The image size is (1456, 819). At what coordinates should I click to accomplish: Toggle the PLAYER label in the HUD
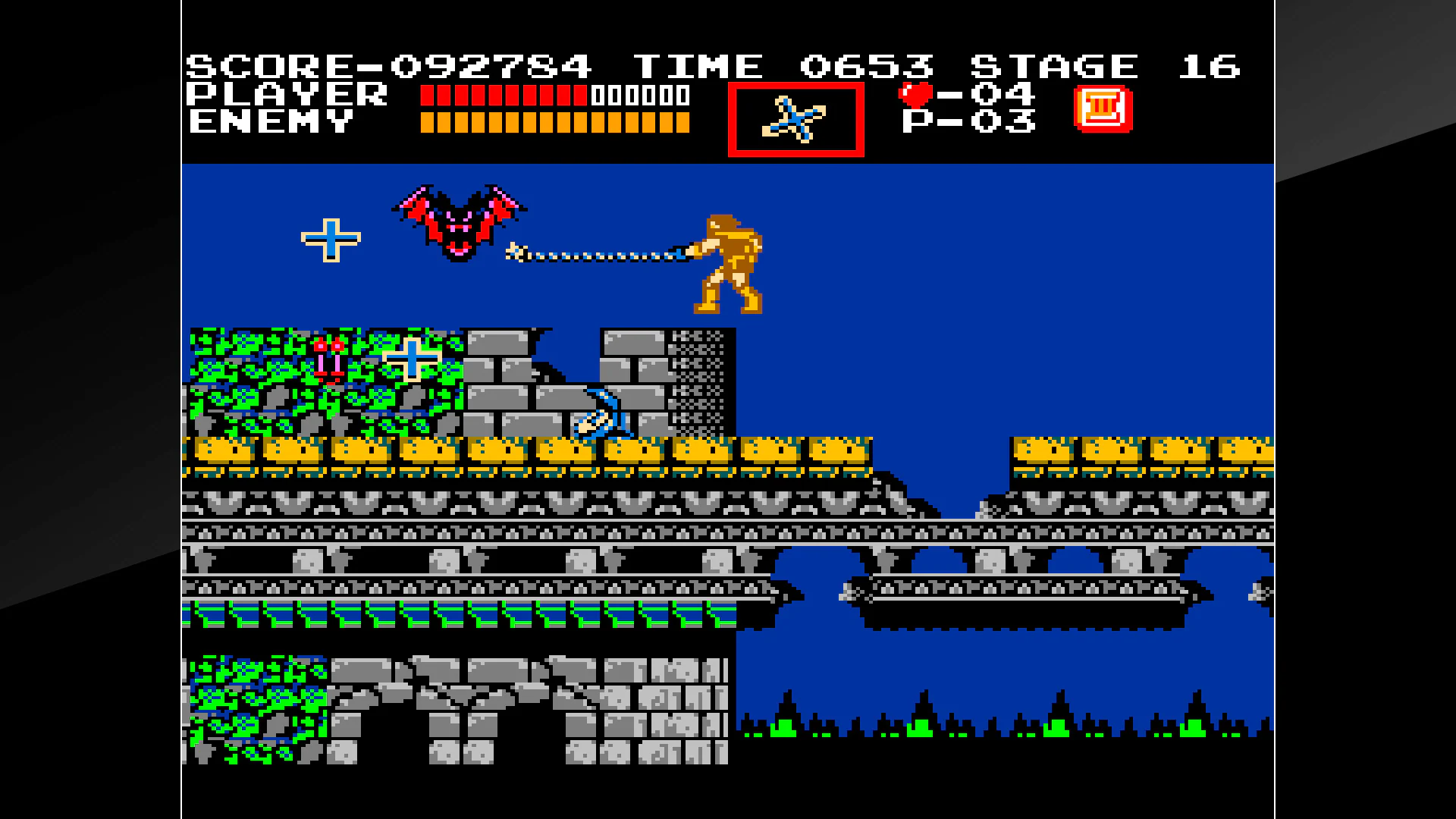(287, 95)
